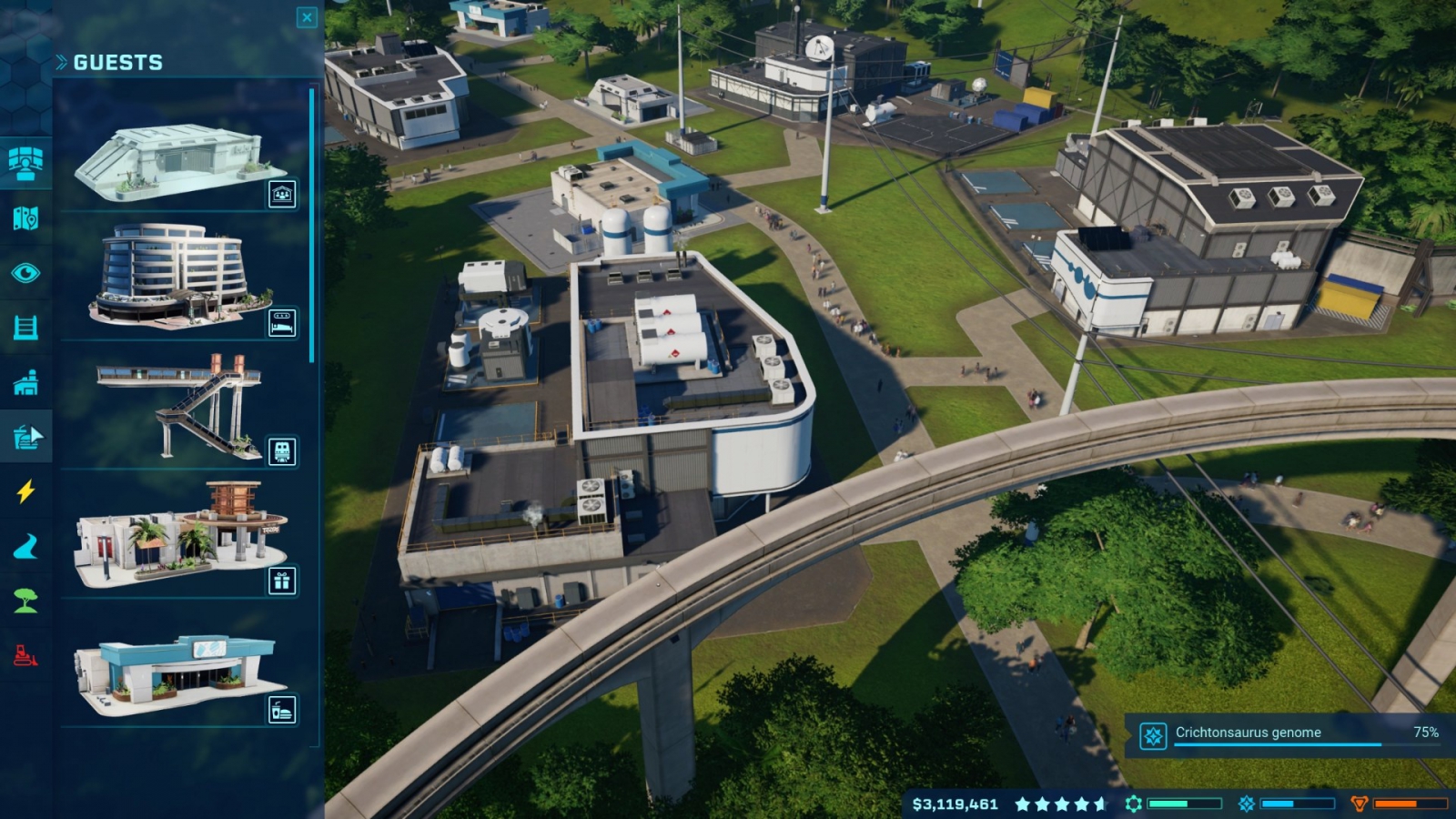Select the amenity building with palm trees
1456x819 pixels.
pos(180,534)
